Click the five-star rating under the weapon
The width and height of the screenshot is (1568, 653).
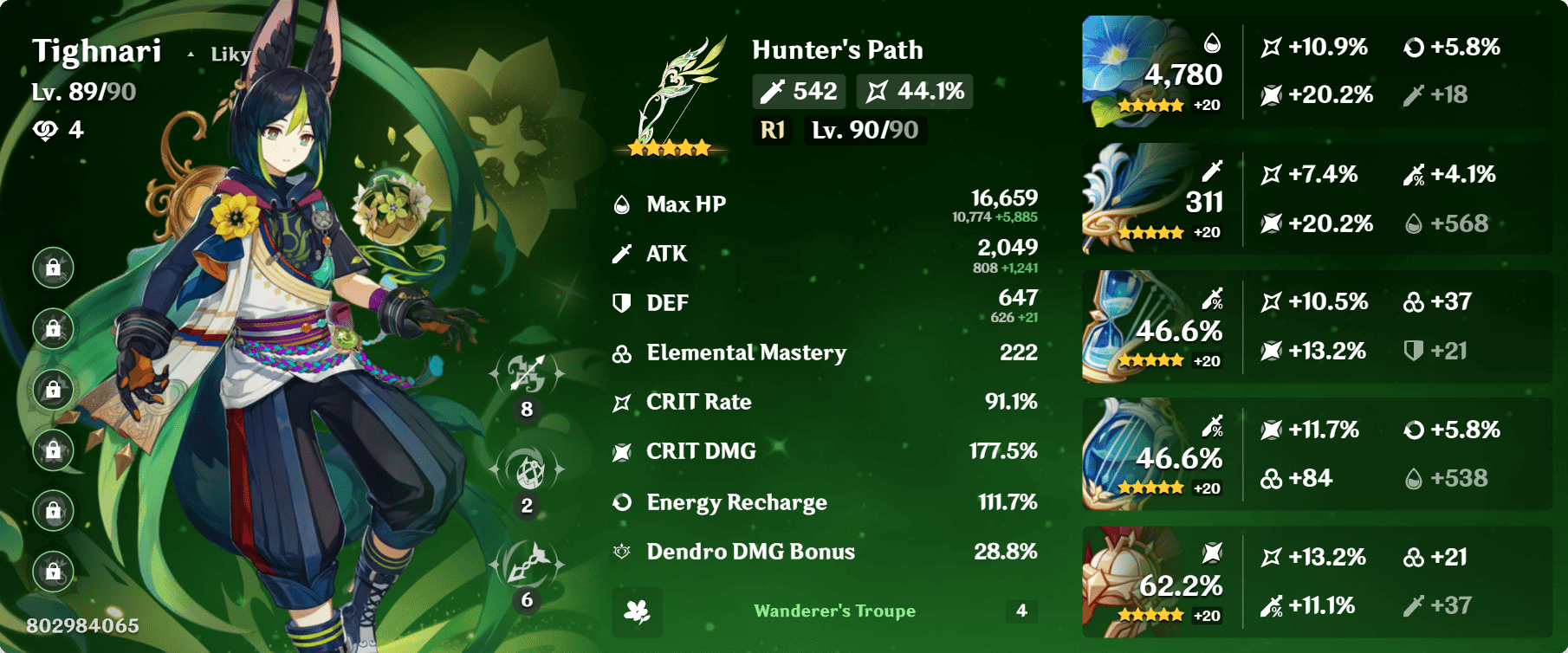[669, 148]
